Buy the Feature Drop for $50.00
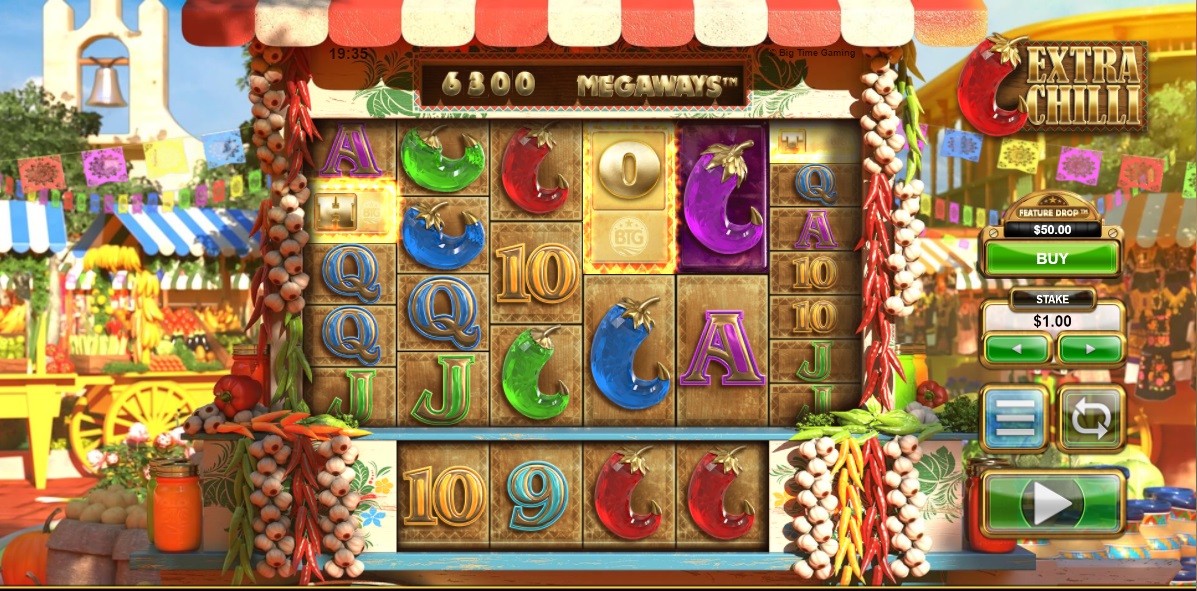Image resolution: width=1197 pixels, height=591 pixels. pos(1051,259)
